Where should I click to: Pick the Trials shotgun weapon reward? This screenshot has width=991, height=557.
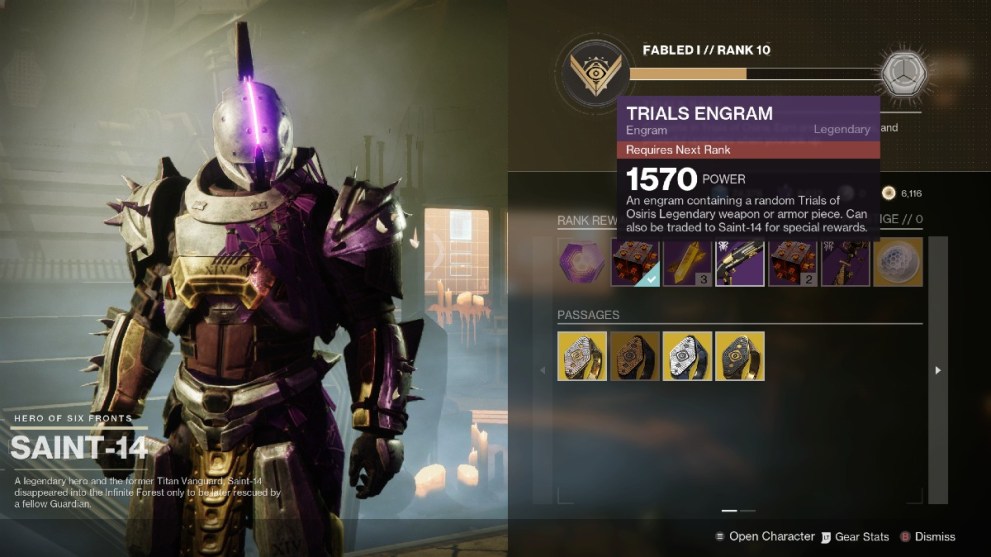[x=740, y=262]
